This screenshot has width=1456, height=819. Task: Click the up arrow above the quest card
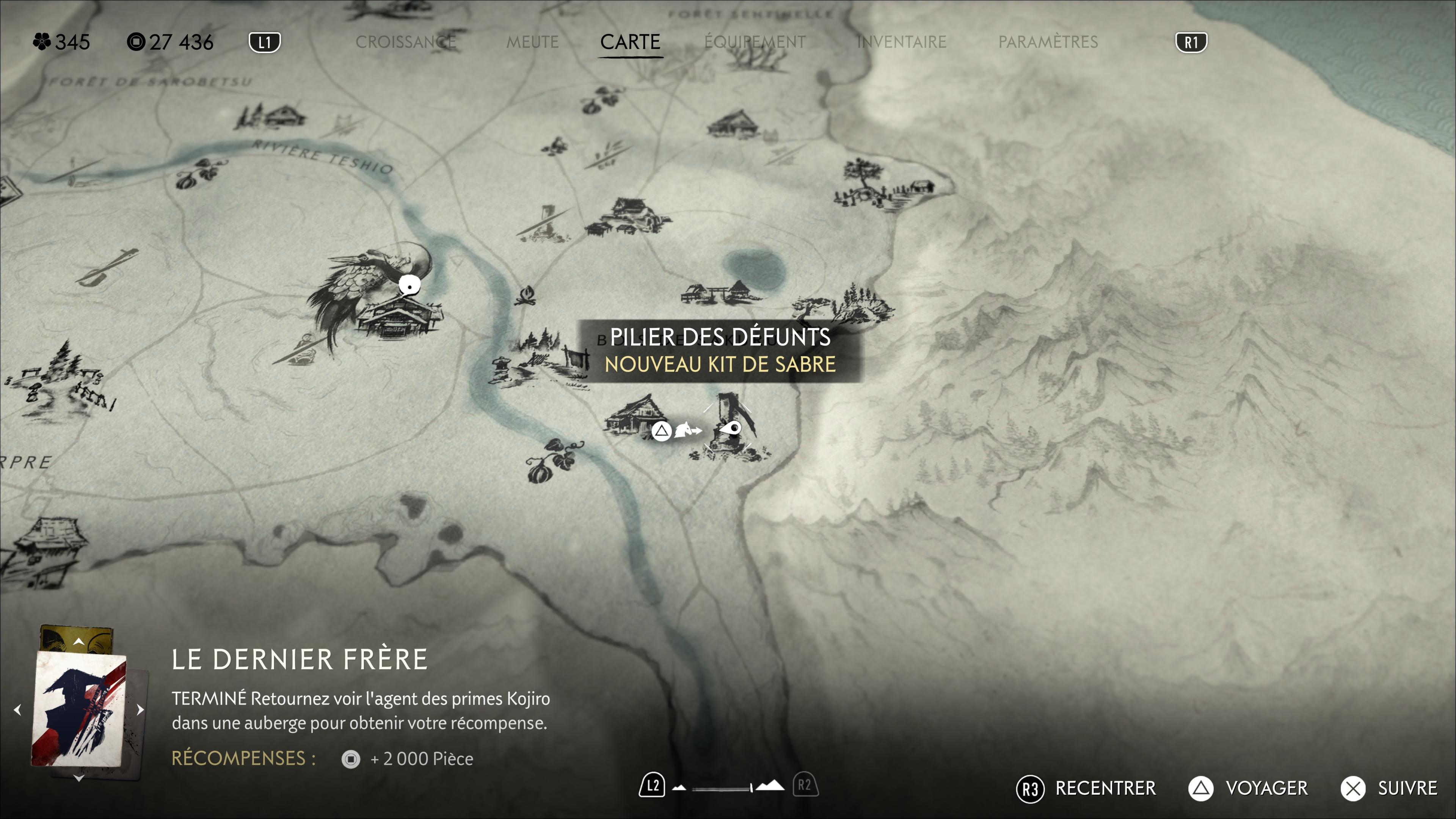(x=78, y=642)
